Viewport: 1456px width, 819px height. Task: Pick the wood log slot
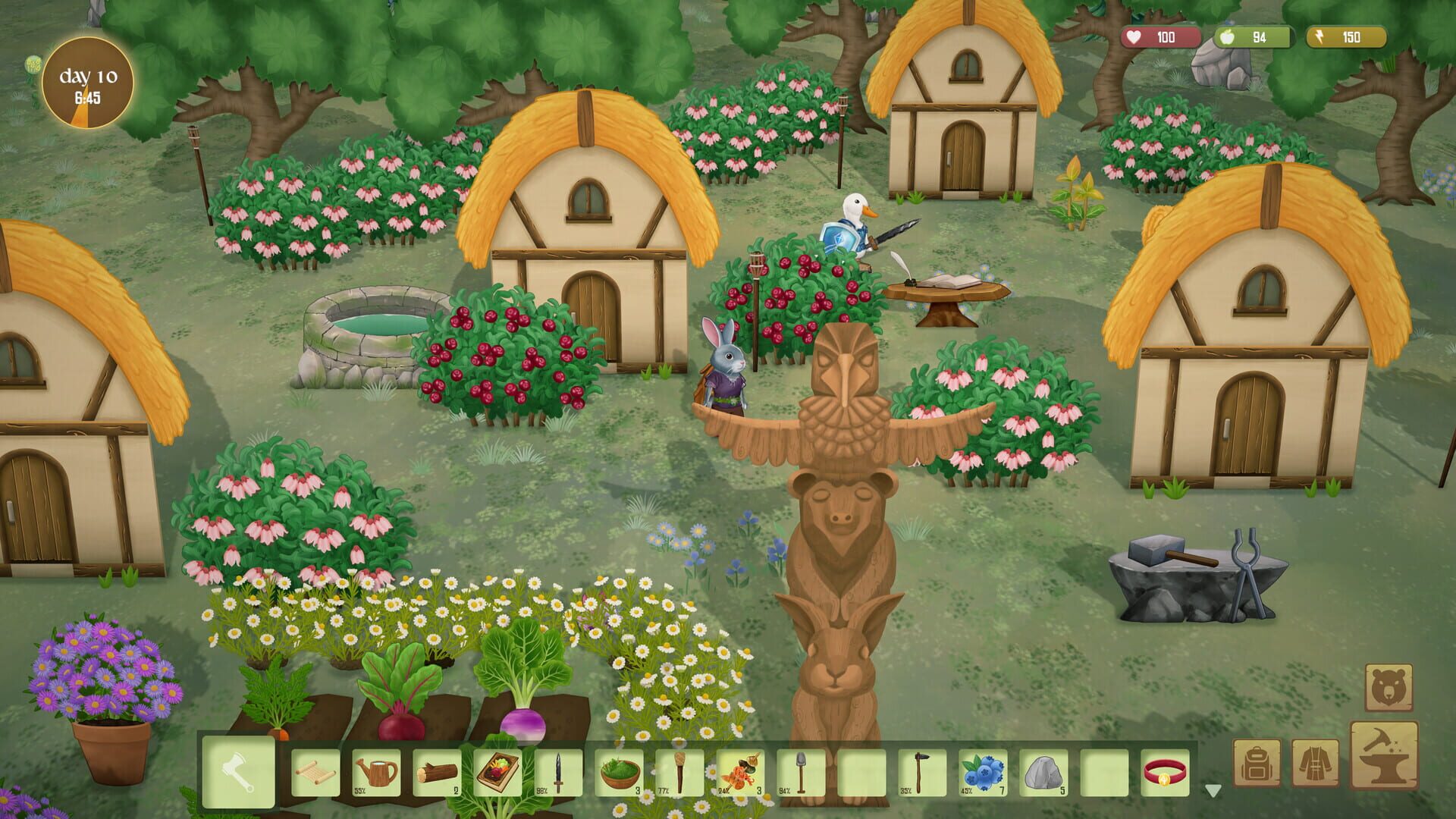(x=437, y=773)
